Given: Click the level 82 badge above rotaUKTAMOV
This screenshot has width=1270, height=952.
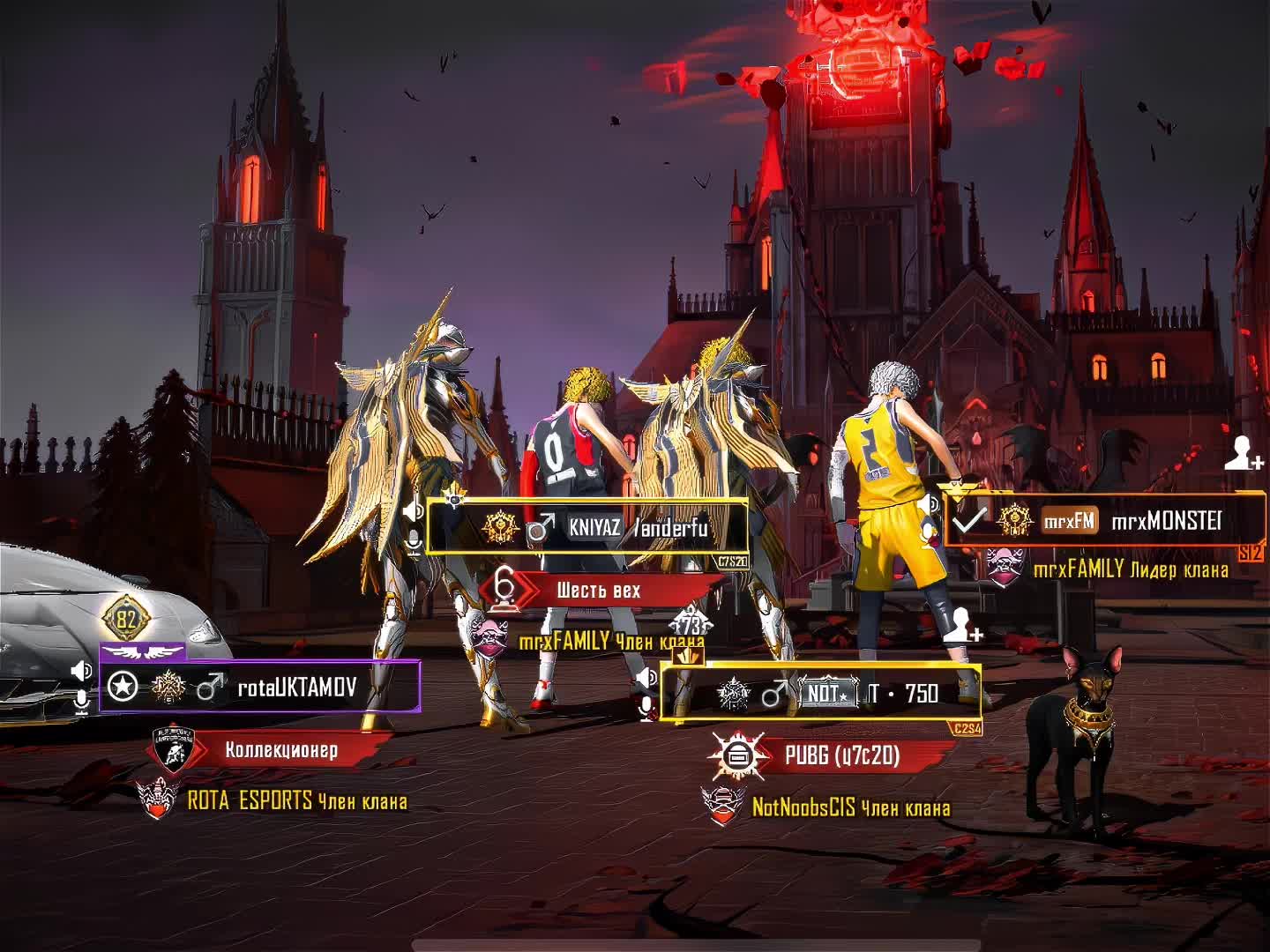Looking at the screenshot, I should coord(126,620).
